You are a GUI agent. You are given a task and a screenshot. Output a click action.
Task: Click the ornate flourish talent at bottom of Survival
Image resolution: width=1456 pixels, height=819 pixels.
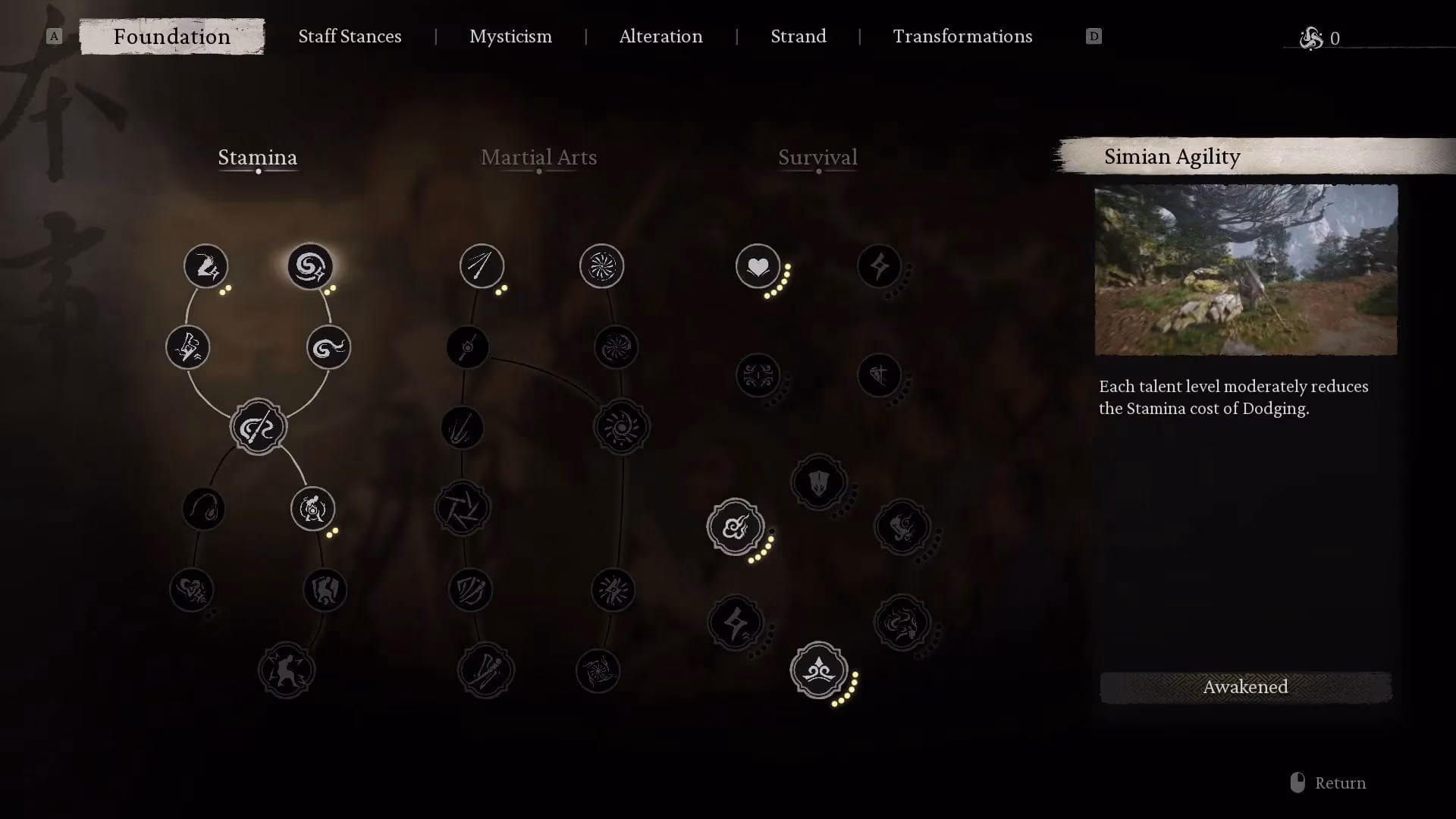click(819, 671)
